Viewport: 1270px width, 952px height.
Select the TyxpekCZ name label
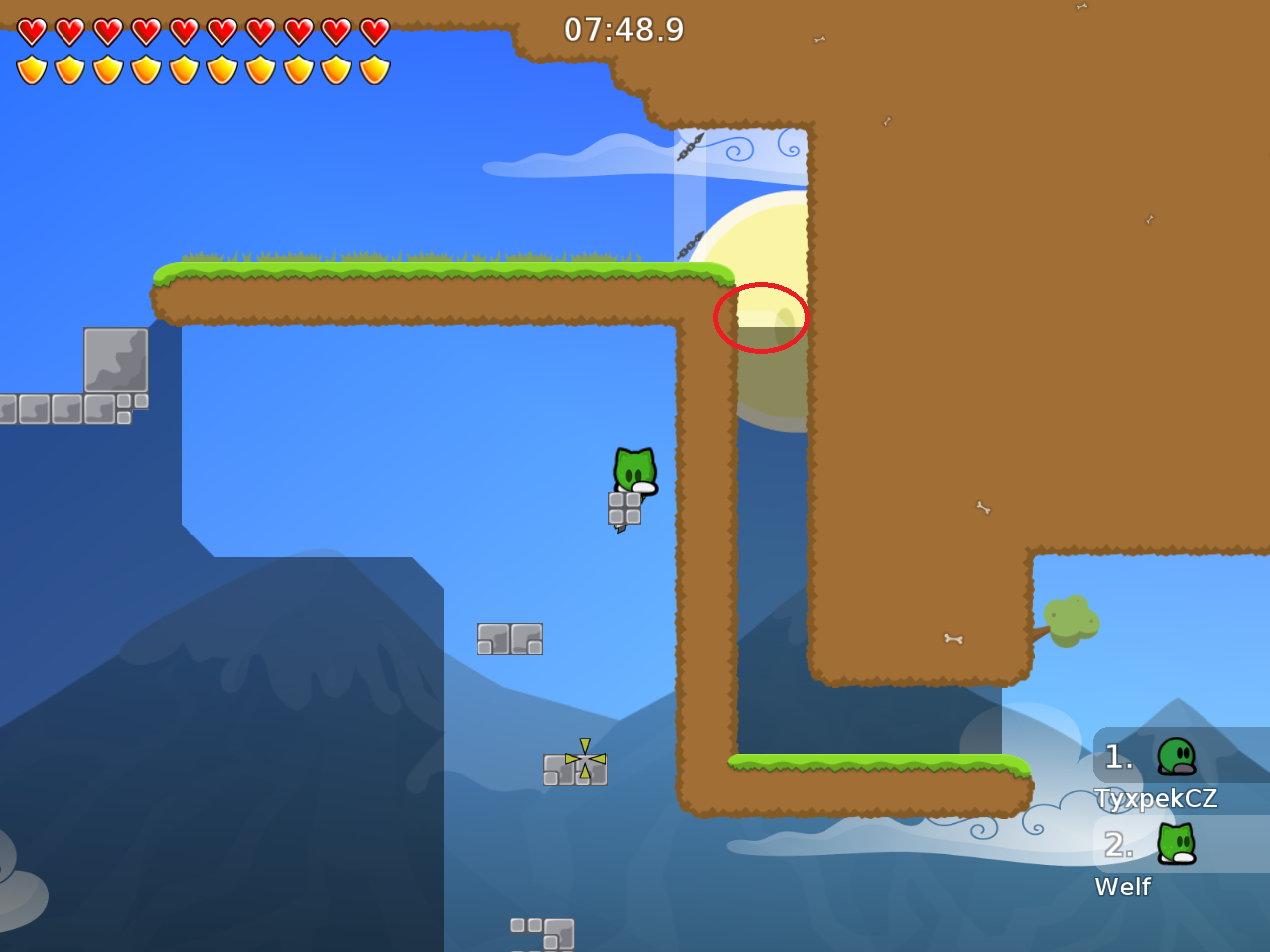(x=1157, y=798)
